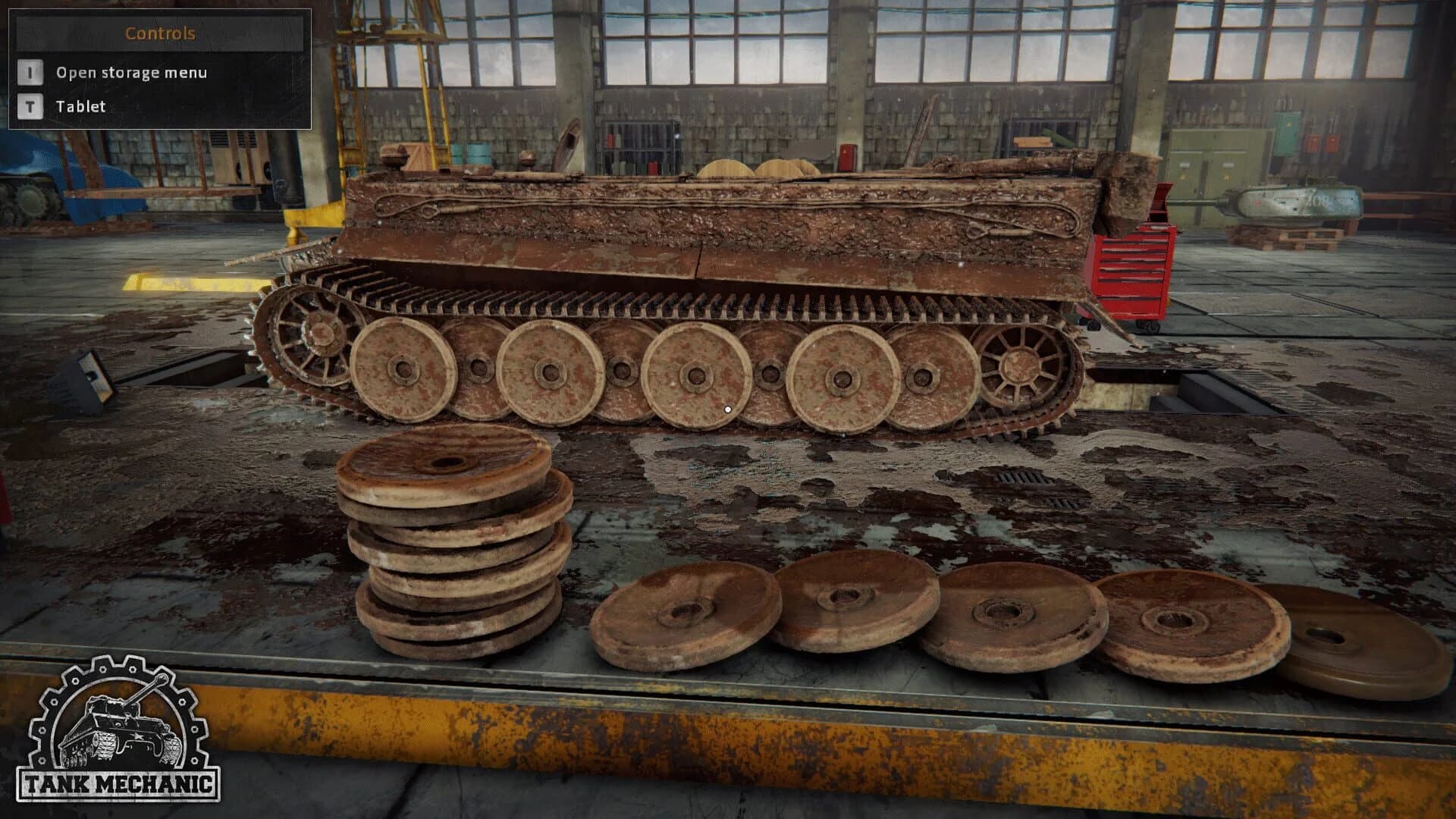Open the Controls panel header
This screenshot has height=819, width=1456.
click(x=162, y=33)
